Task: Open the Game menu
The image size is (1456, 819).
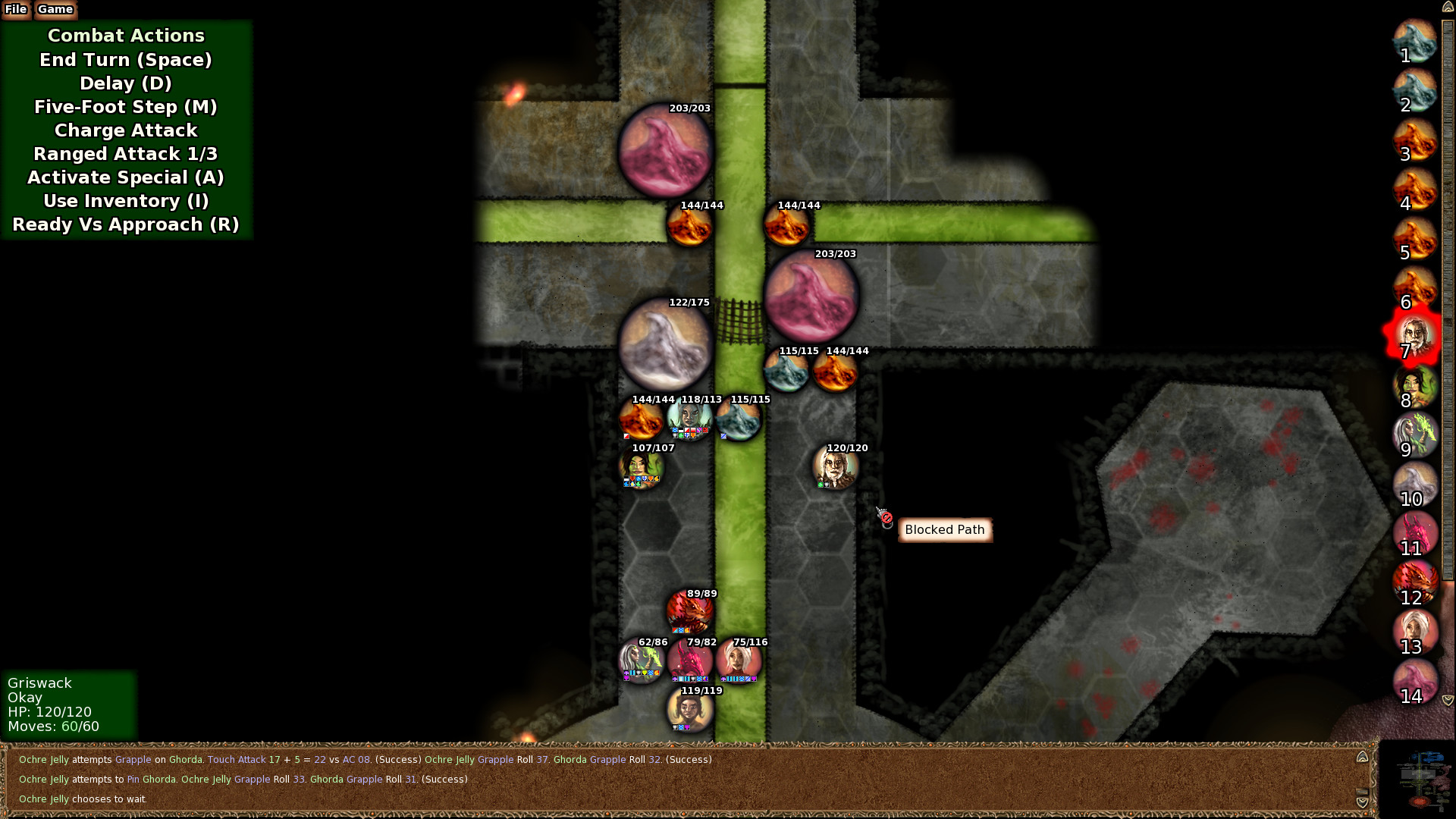Action: click(54, 10)
